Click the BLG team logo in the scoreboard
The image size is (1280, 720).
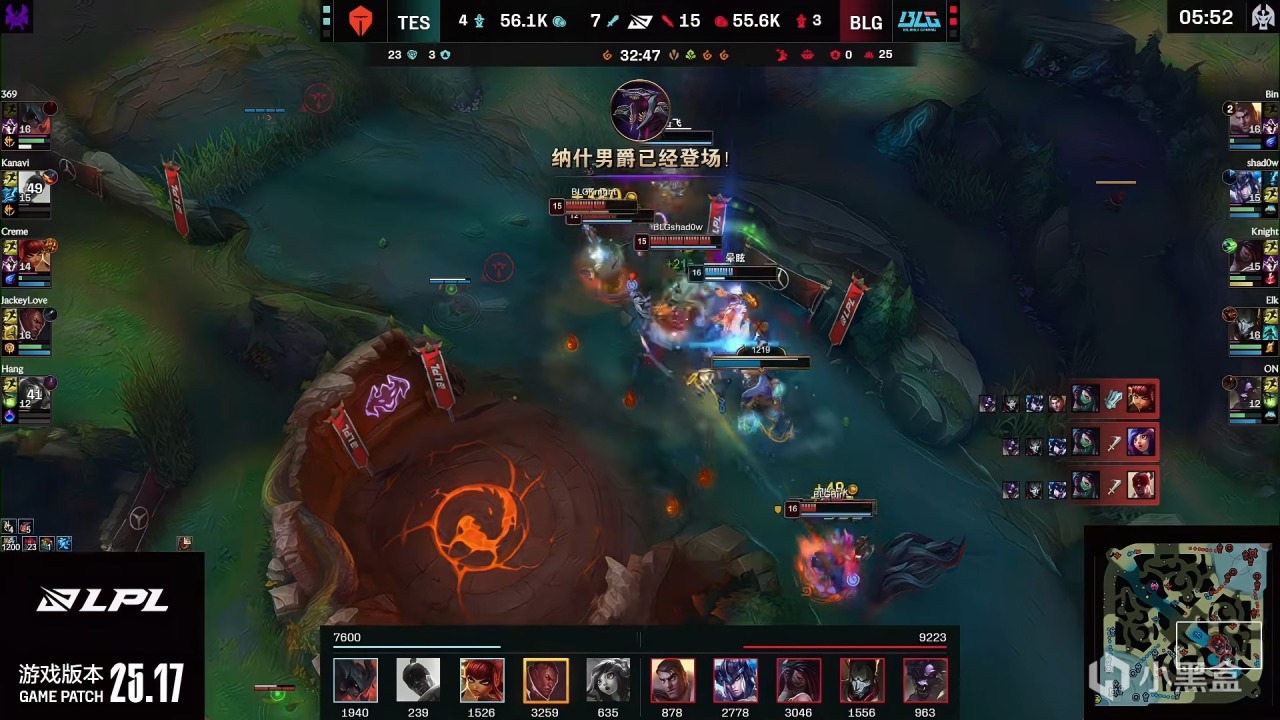[x=918, y=21]
